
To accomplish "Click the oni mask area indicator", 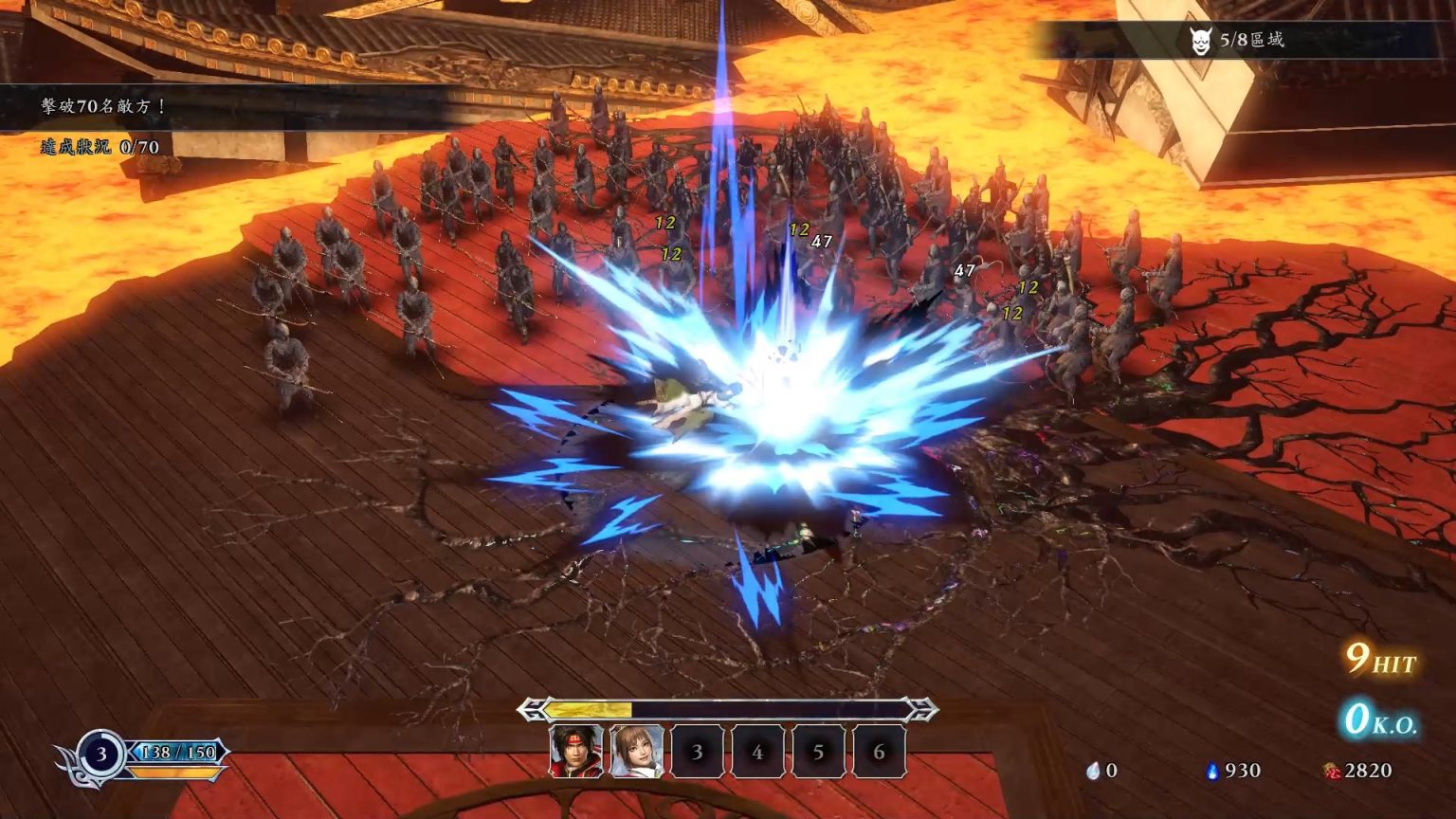I will (x=1201, y=40).
